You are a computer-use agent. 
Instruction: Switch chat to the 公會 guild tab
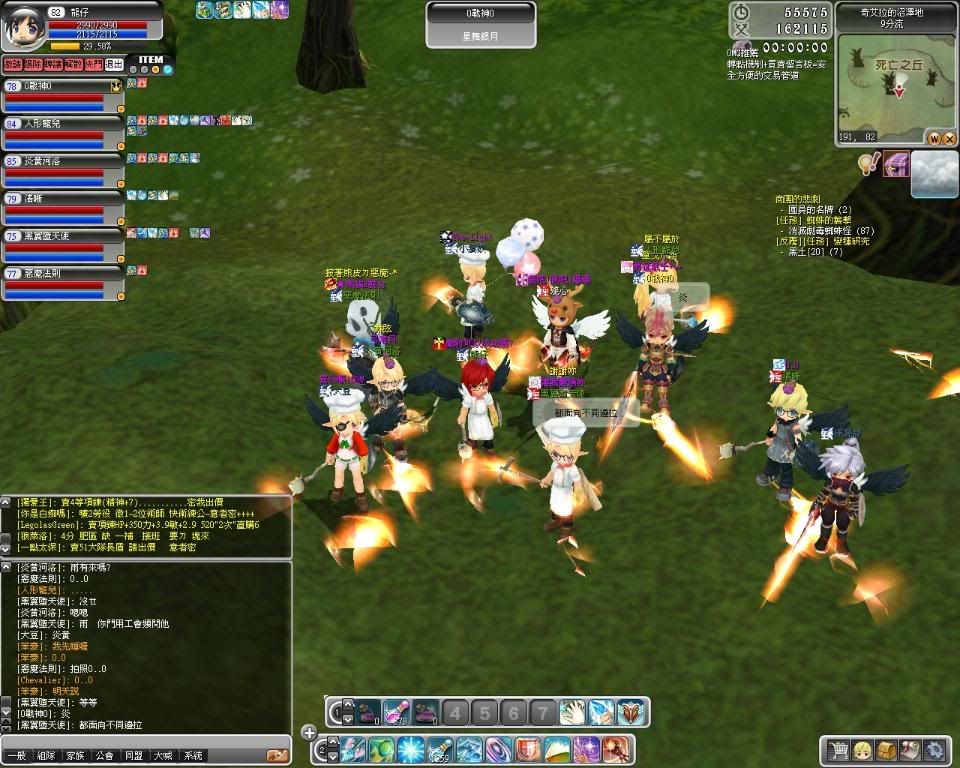coord(104,756)
